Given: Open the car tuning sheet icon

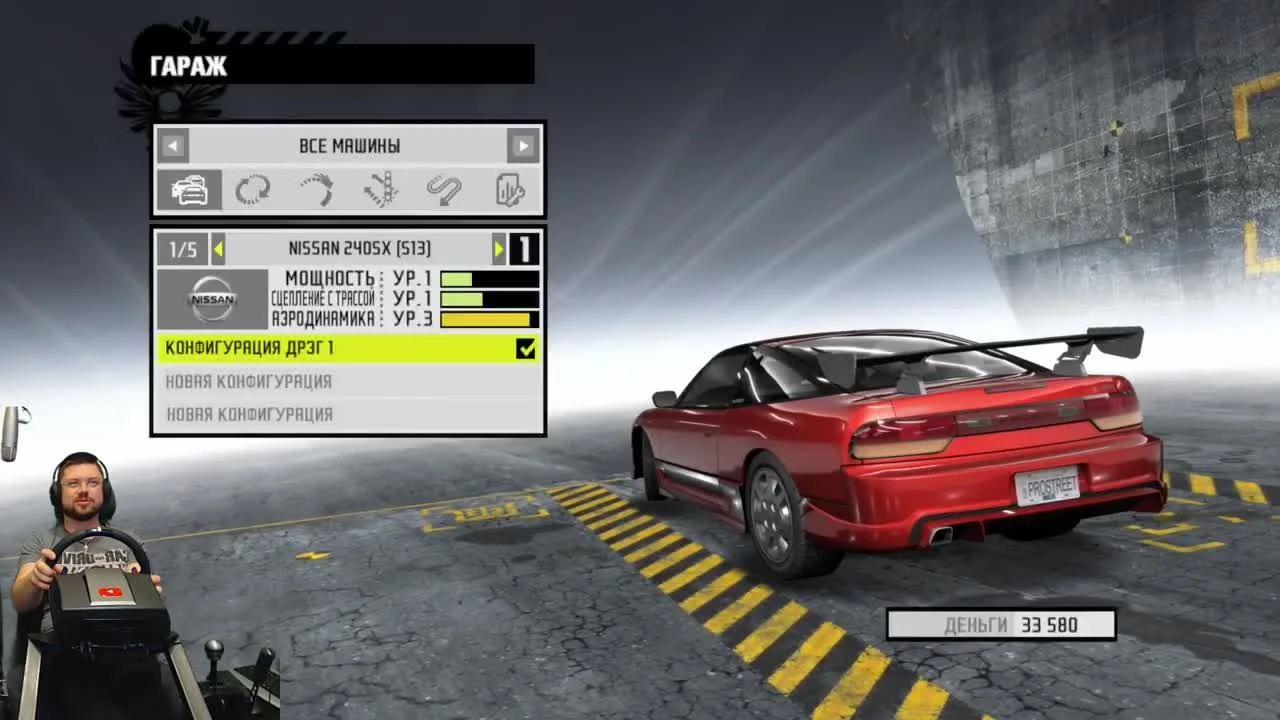Looking at the screenshot, I should (509, 190).
